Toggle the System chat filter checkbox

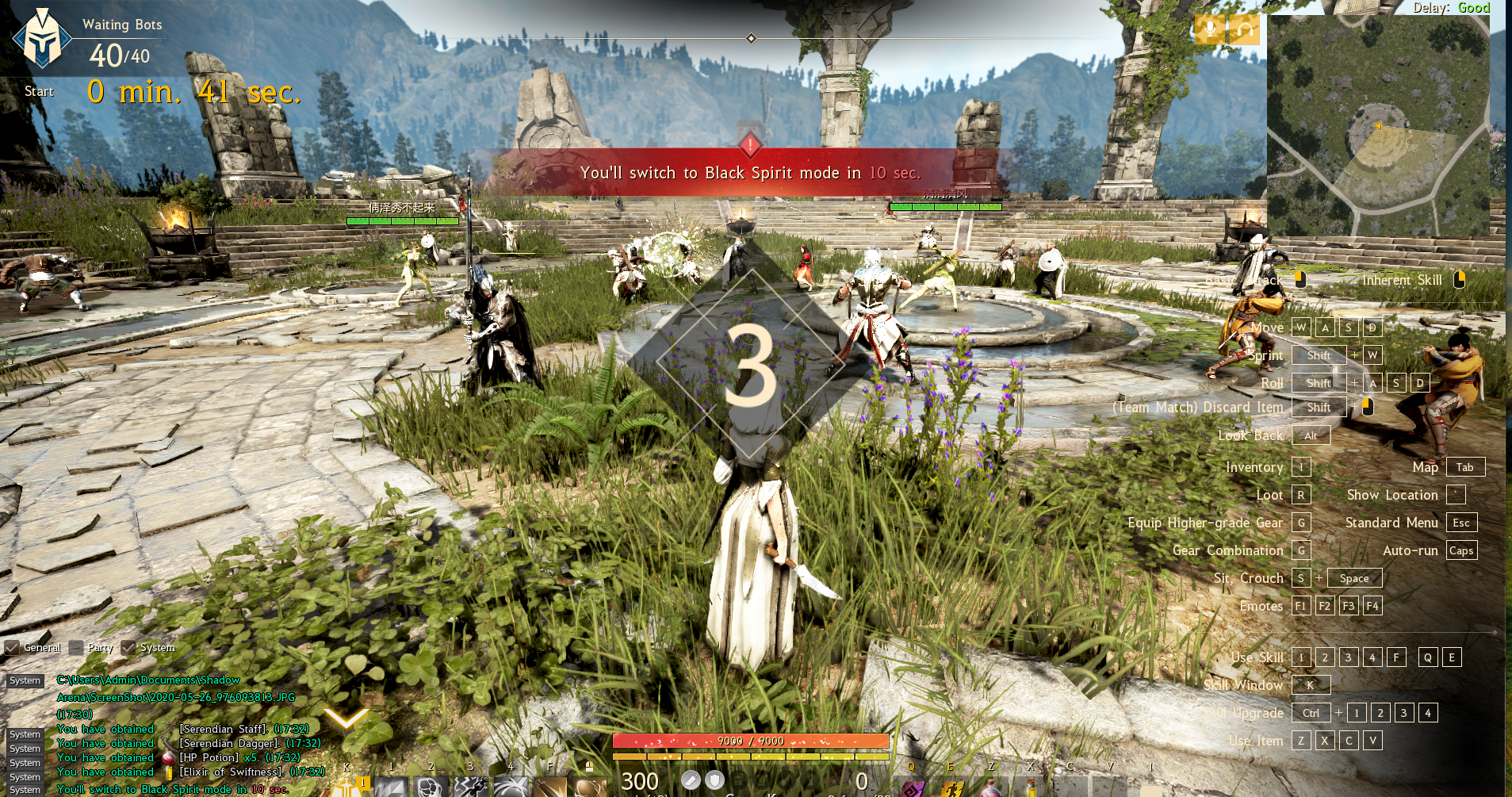click(x=130, y=648)
